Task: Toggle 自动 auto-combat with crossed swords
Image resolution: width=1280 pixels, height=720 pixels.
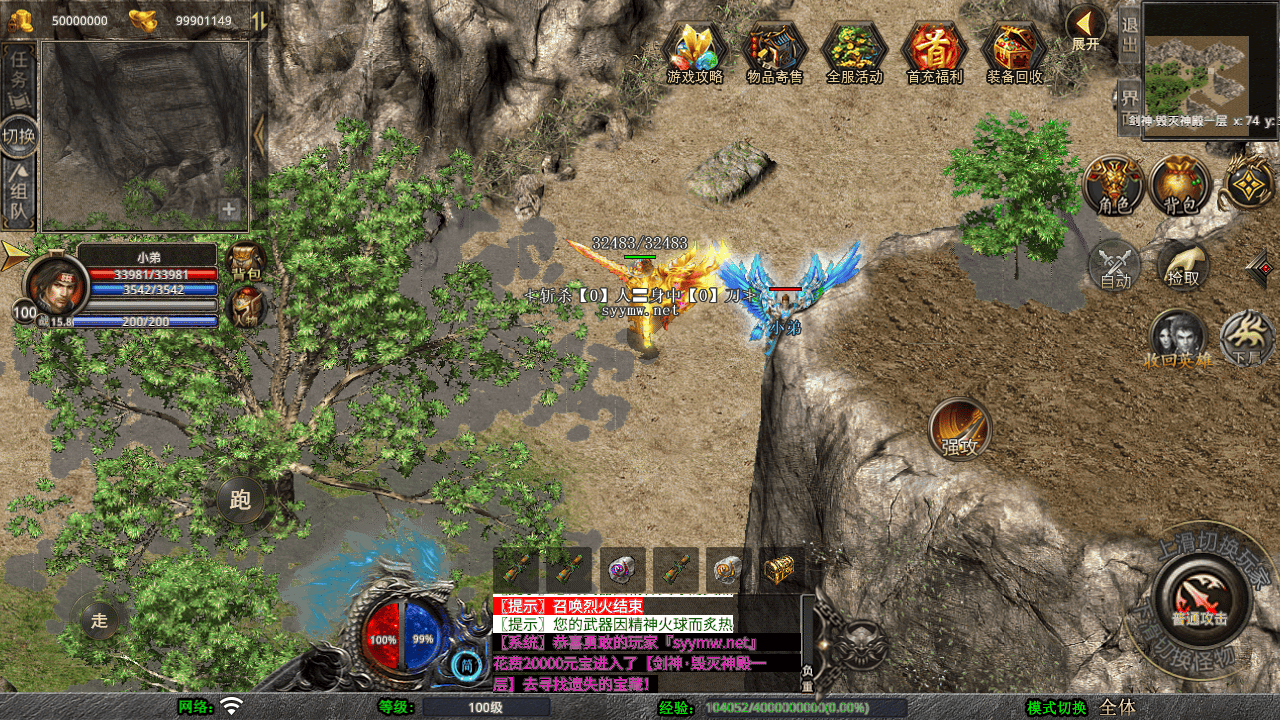Action: (1114, 266)
